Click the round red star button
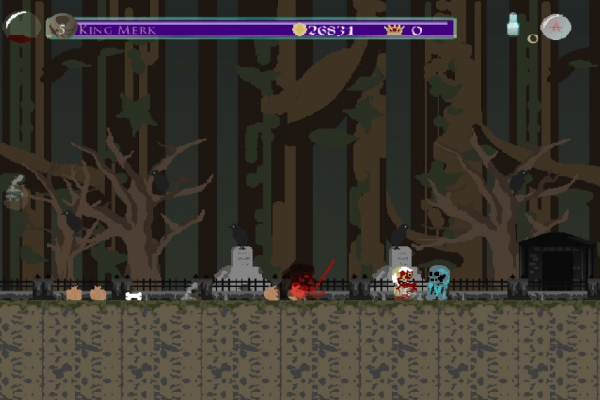This screenshot has width=600, height=400. coord(555,27)
